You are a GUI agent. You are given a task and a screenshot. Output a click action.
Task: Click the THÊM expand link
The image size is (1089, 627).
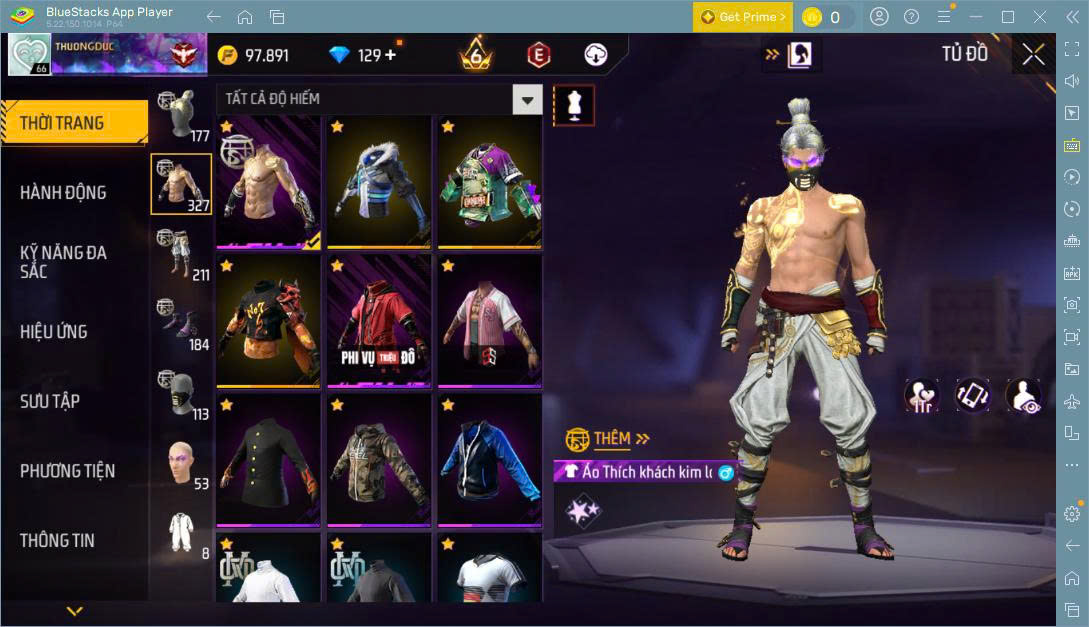tap(621, 438)
